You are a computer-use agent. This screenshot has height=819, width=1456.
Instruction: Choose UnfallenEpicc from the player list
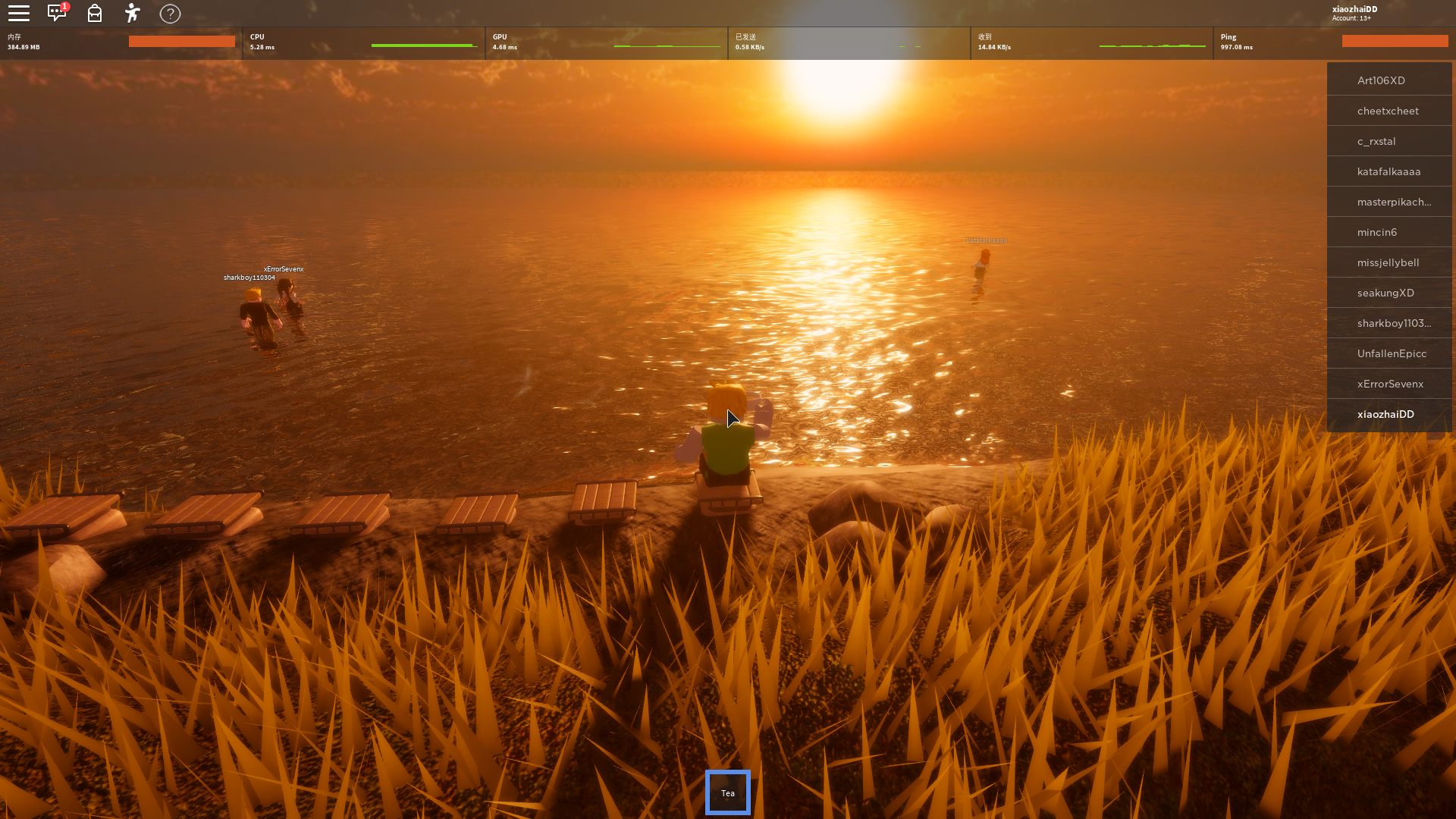click(1389, 353)
